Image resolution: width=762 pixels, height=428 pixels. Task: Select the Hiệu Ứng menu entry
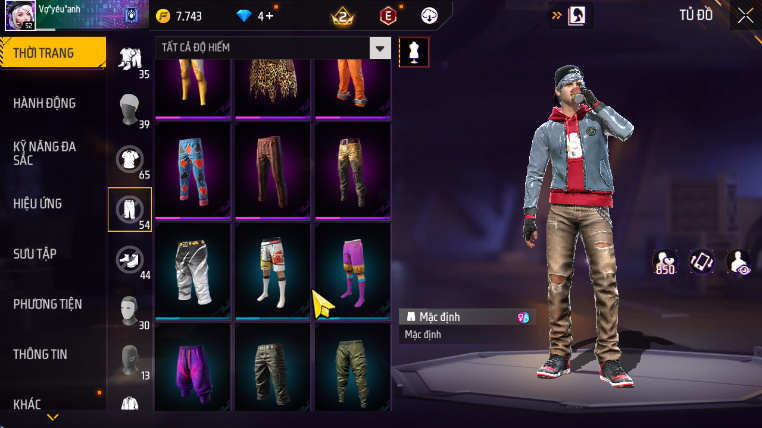[38, 203]
